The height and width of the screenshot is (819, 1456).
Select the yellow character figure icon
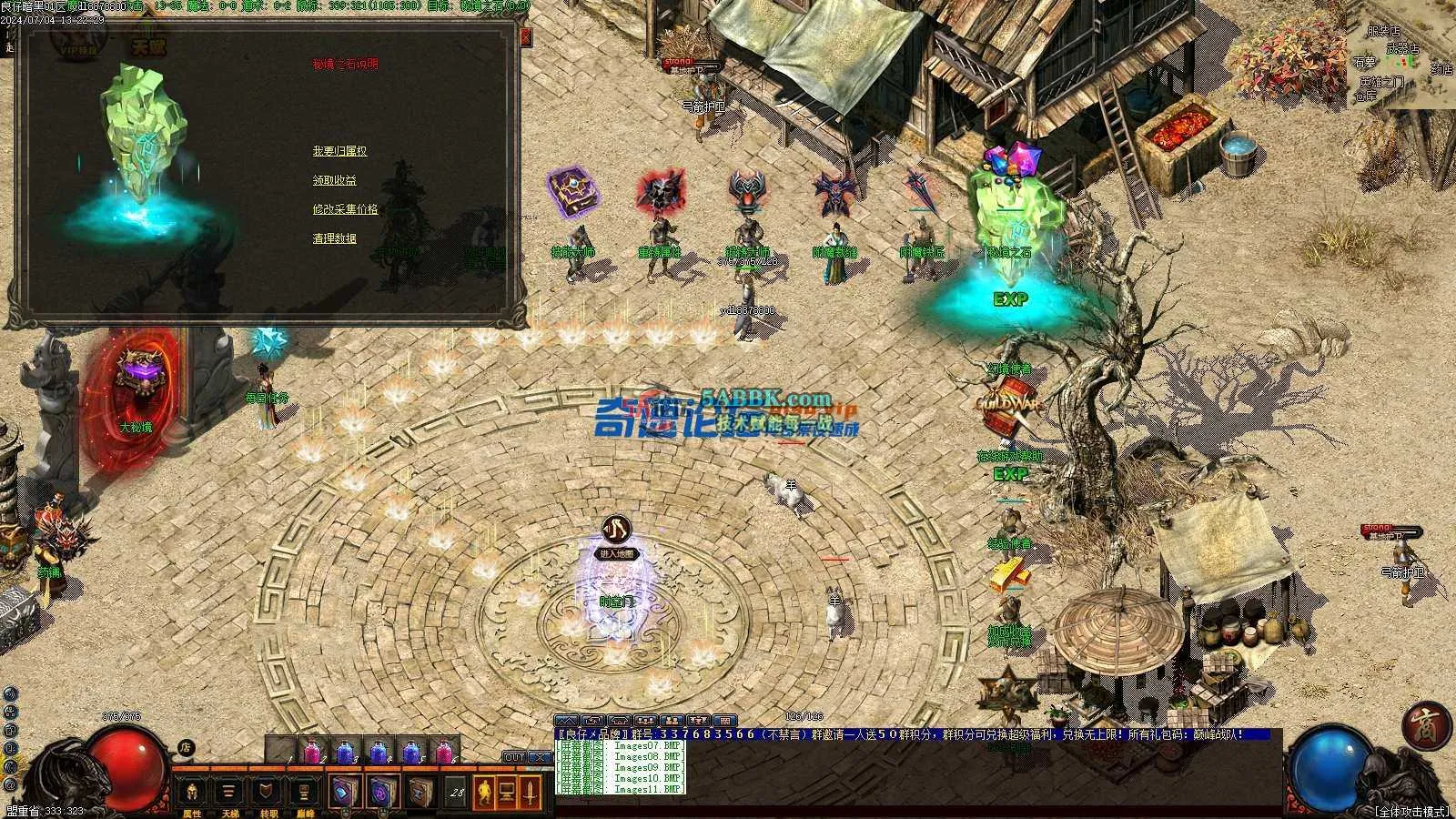click(482, 792)
